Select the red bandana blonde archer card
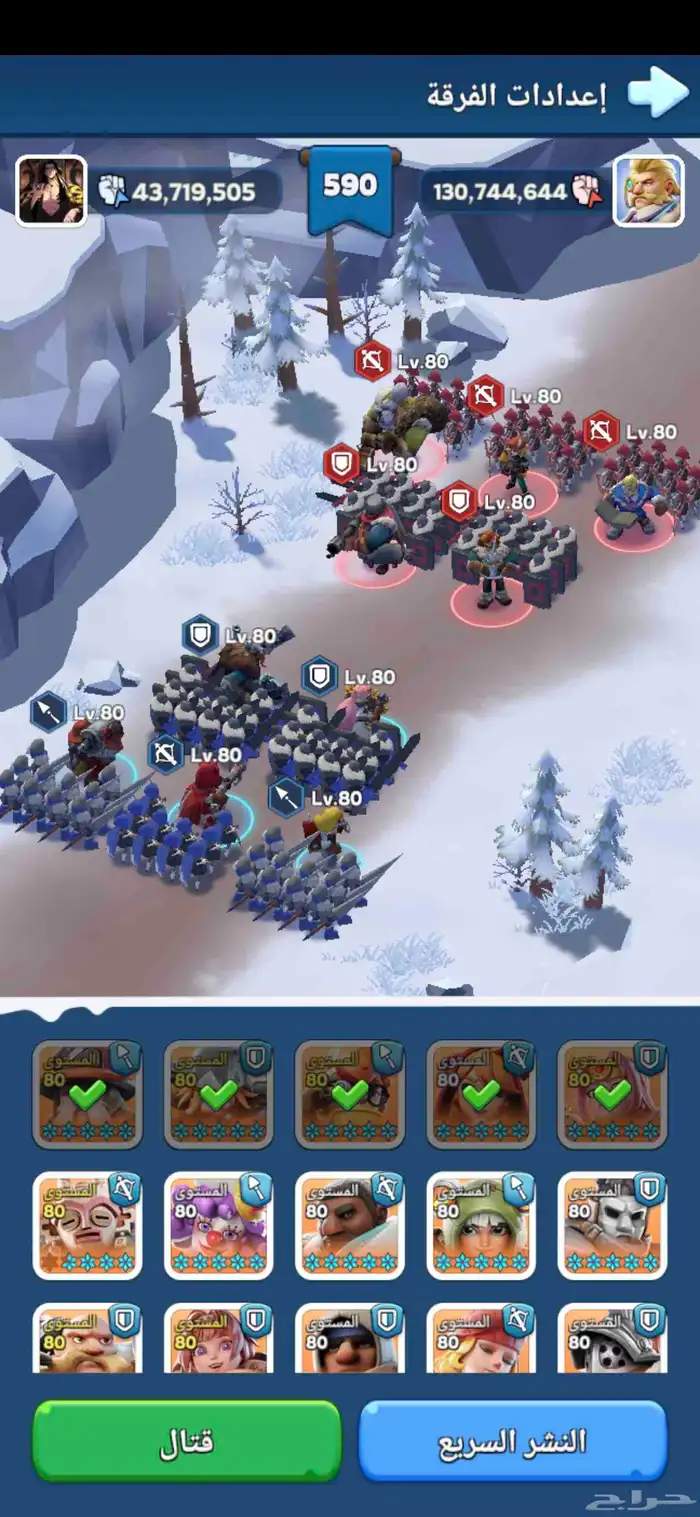The width and height of the screenshot is (700, 1517). pyautogui.click(x=481, y=1337)
